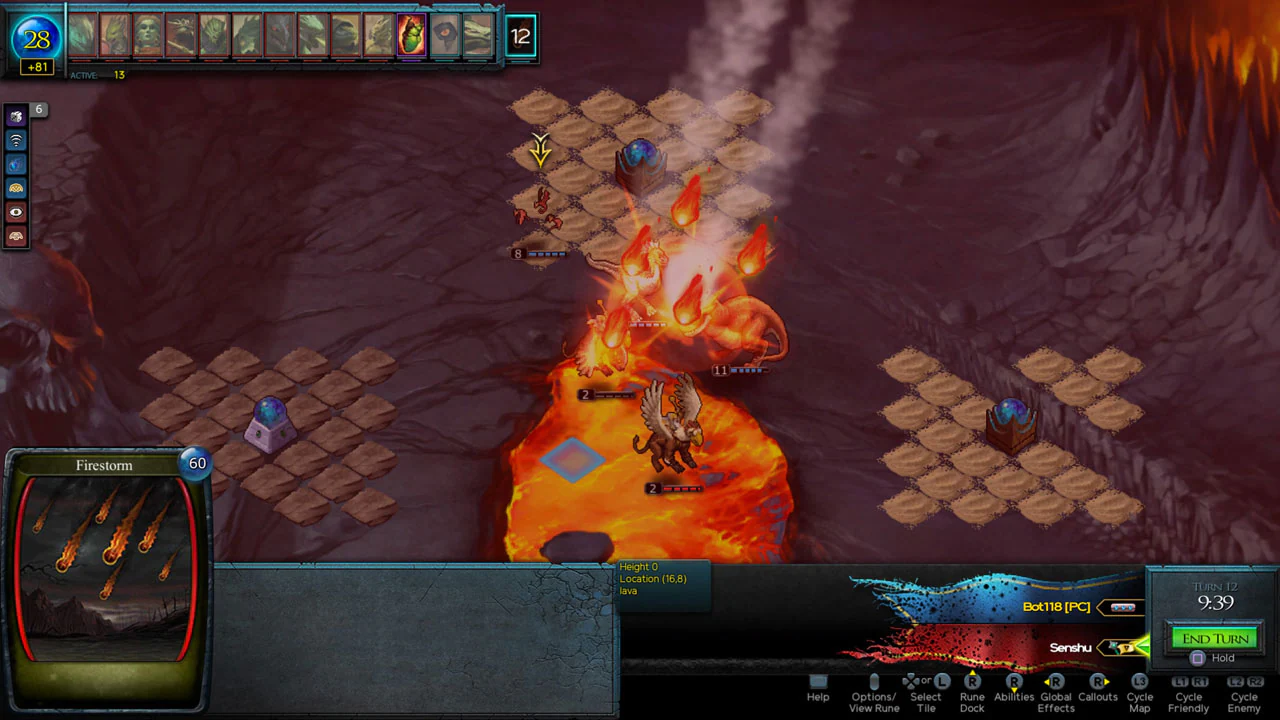The width and height of the screenshot is (1280, 720).
Task: Click the eye effect icon in left sidebar
Action: (15, 212)
